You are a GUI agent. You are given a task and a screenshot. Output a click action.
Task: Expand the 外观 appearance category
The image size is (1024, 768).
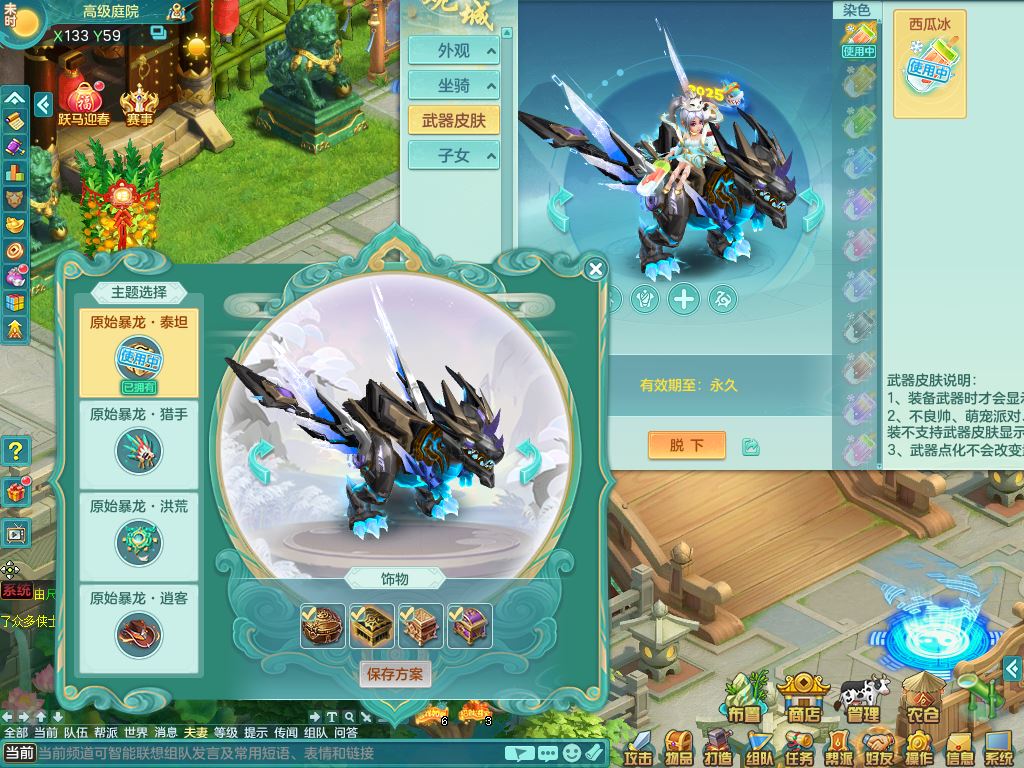click(453, 51)
